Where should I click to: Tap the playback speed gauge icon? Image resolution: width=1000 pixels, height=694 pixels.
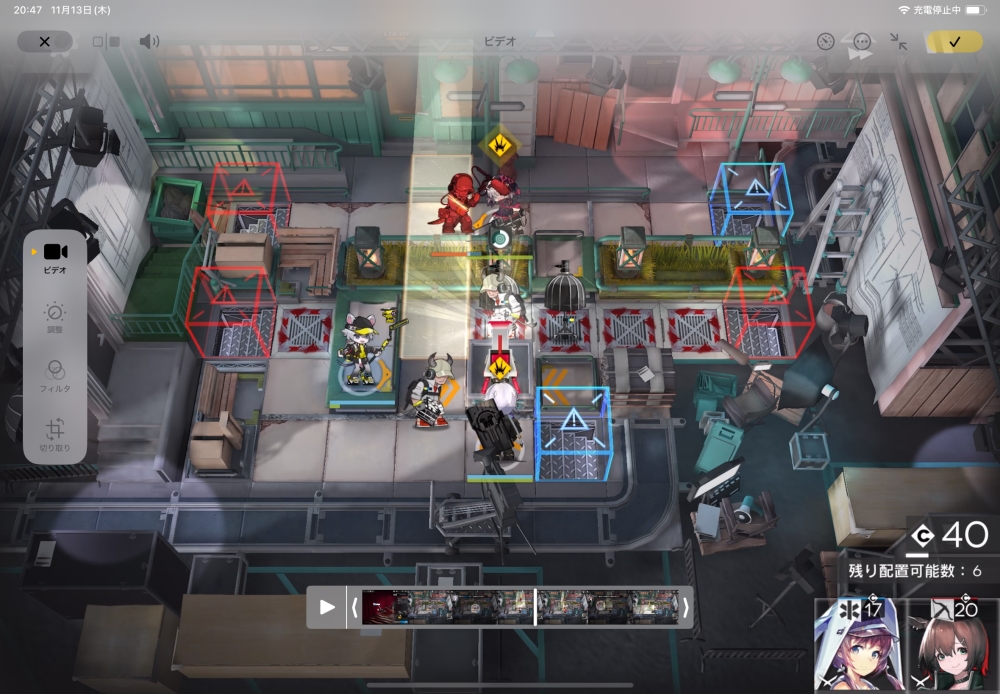coord(825,42)
